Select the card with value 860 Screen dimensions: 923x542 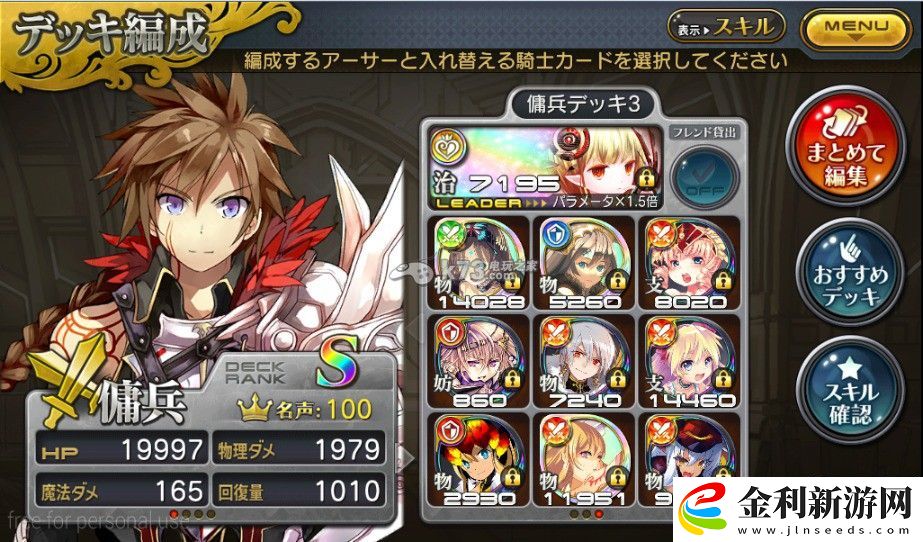(x=477, y=359)
